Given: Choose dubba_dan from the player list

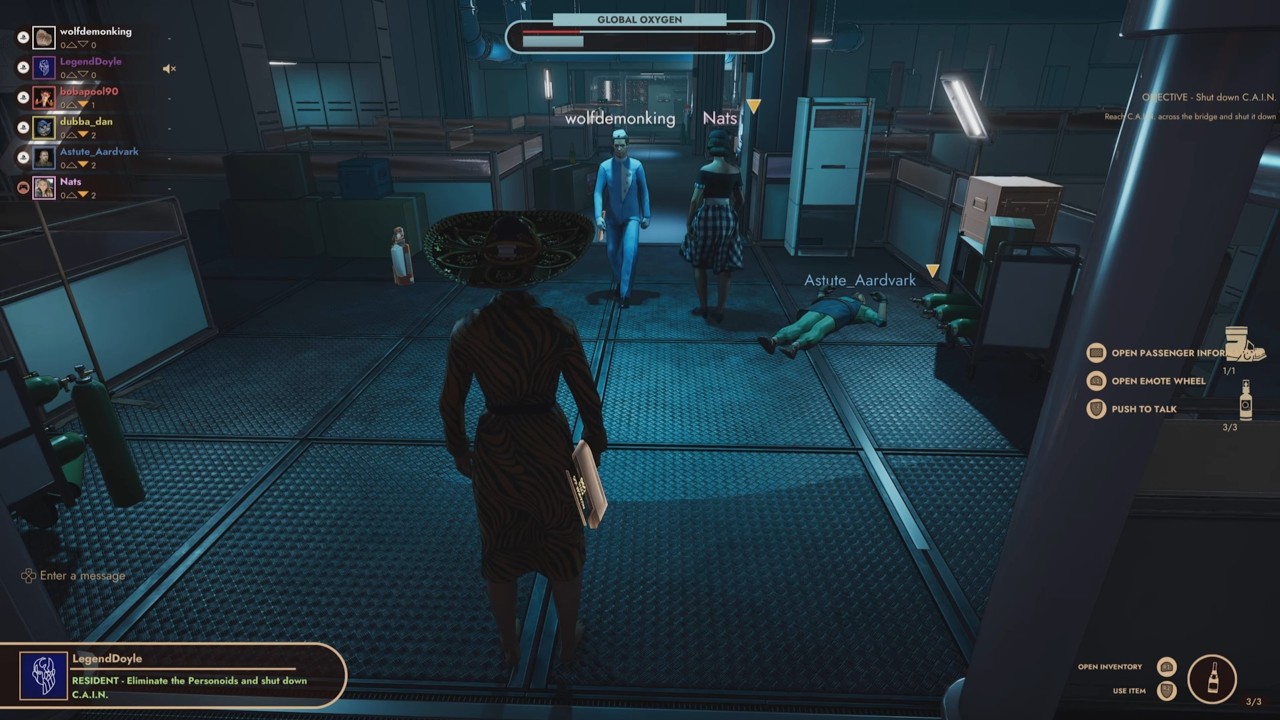Looking at the screenshot, I should [x=86, y=122].
